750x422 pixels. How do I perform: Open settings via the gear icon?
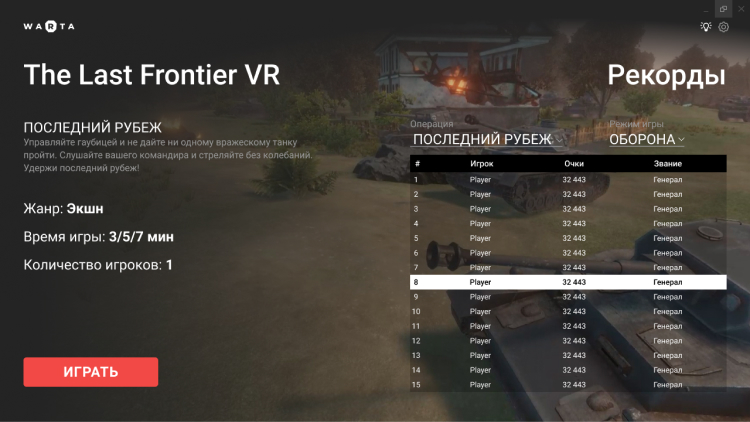(724, 27)
